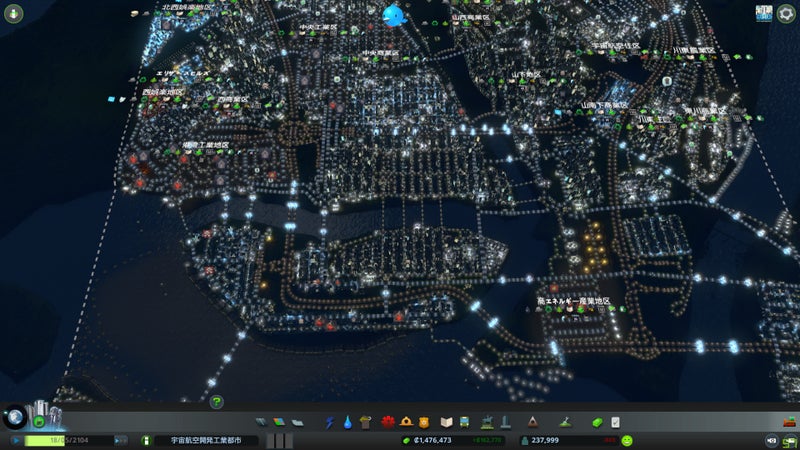Open the garbage services menu
This screenshot has height=450, width=800.
(x=365, y=422)
